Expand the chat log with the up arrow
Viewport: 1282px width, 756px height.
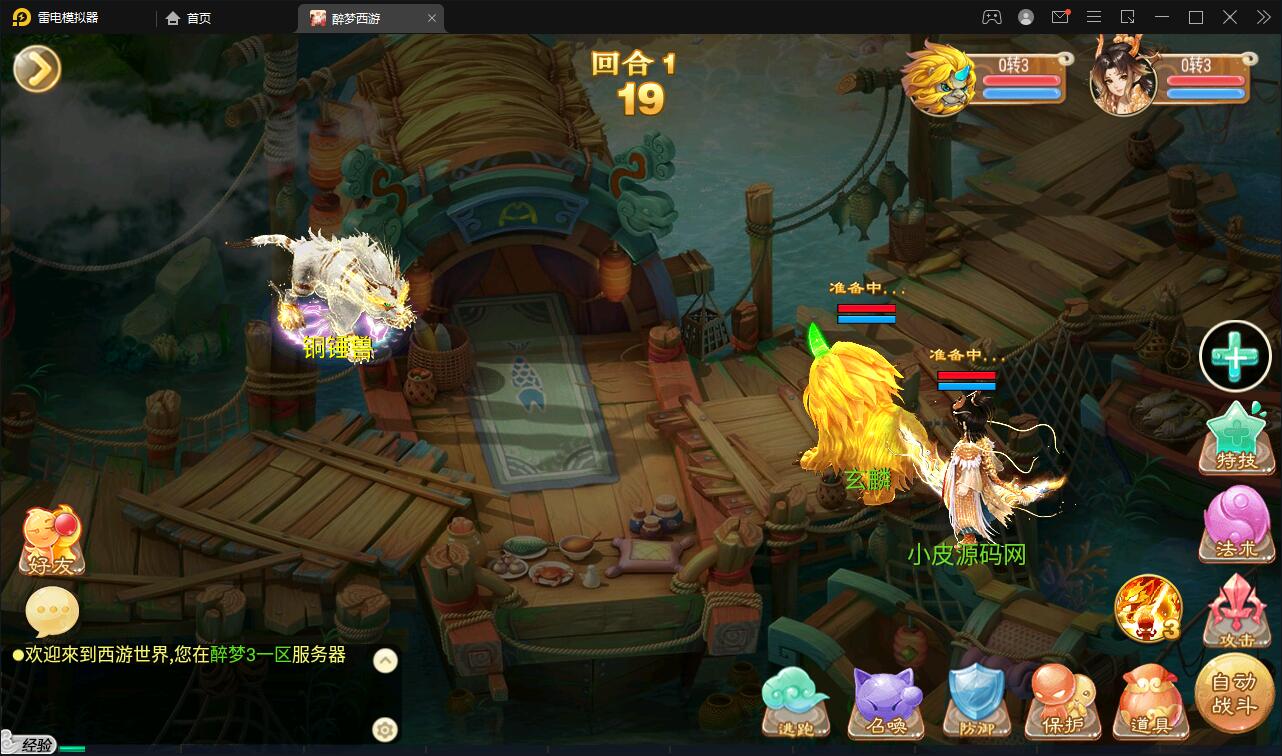(x=385, y=660)
